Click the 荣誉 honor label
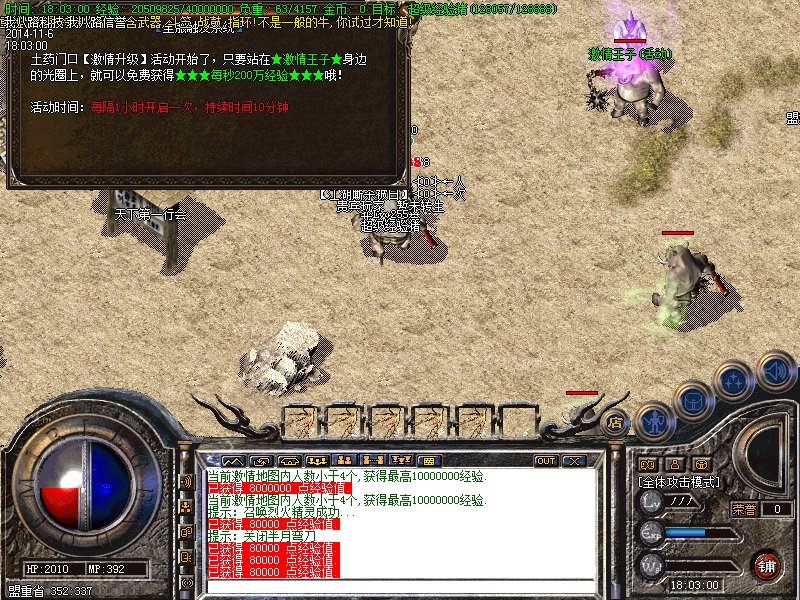This screenshot has width=800, height=600. tap(743, 509)
